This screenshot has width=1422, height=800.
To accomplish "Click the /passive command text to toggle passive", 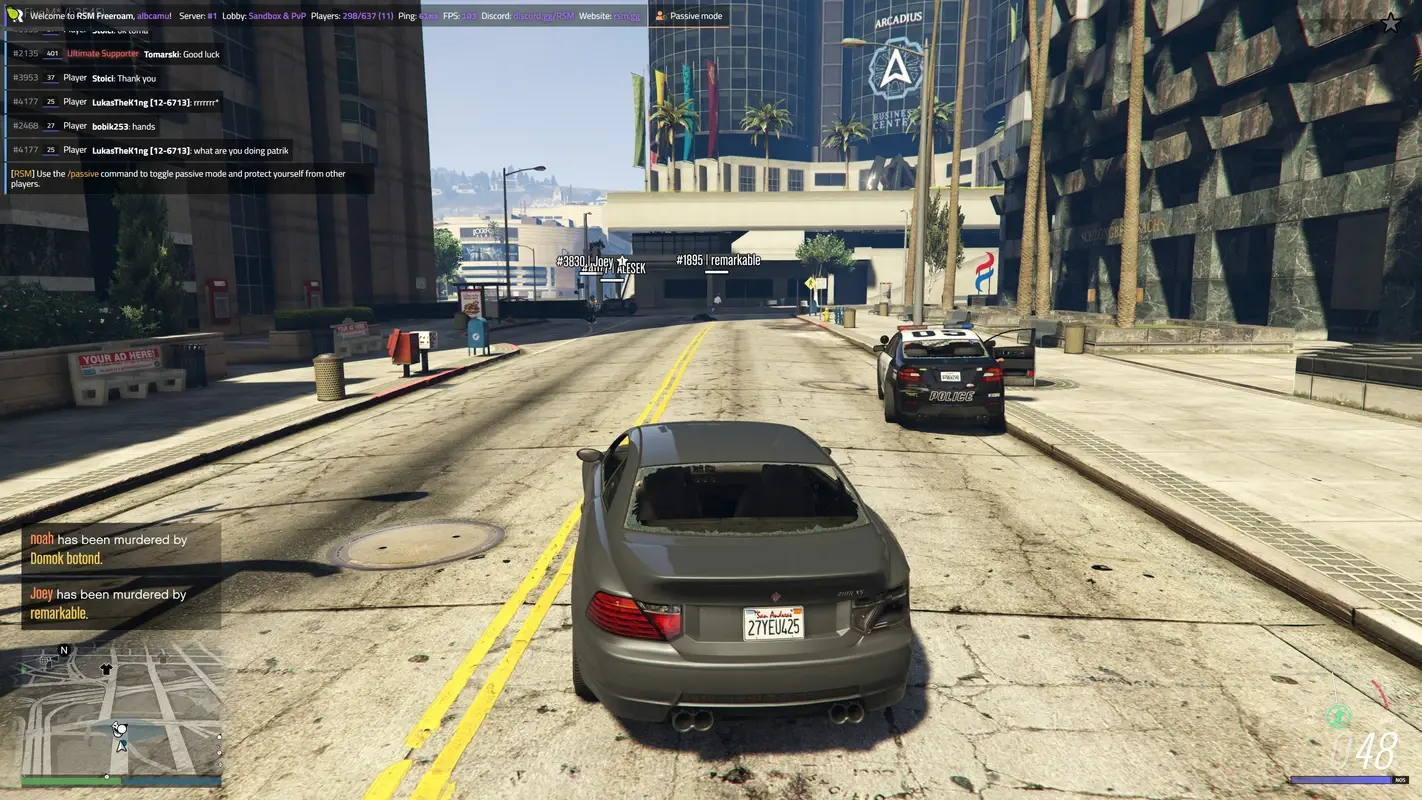I will click(82, 173).
